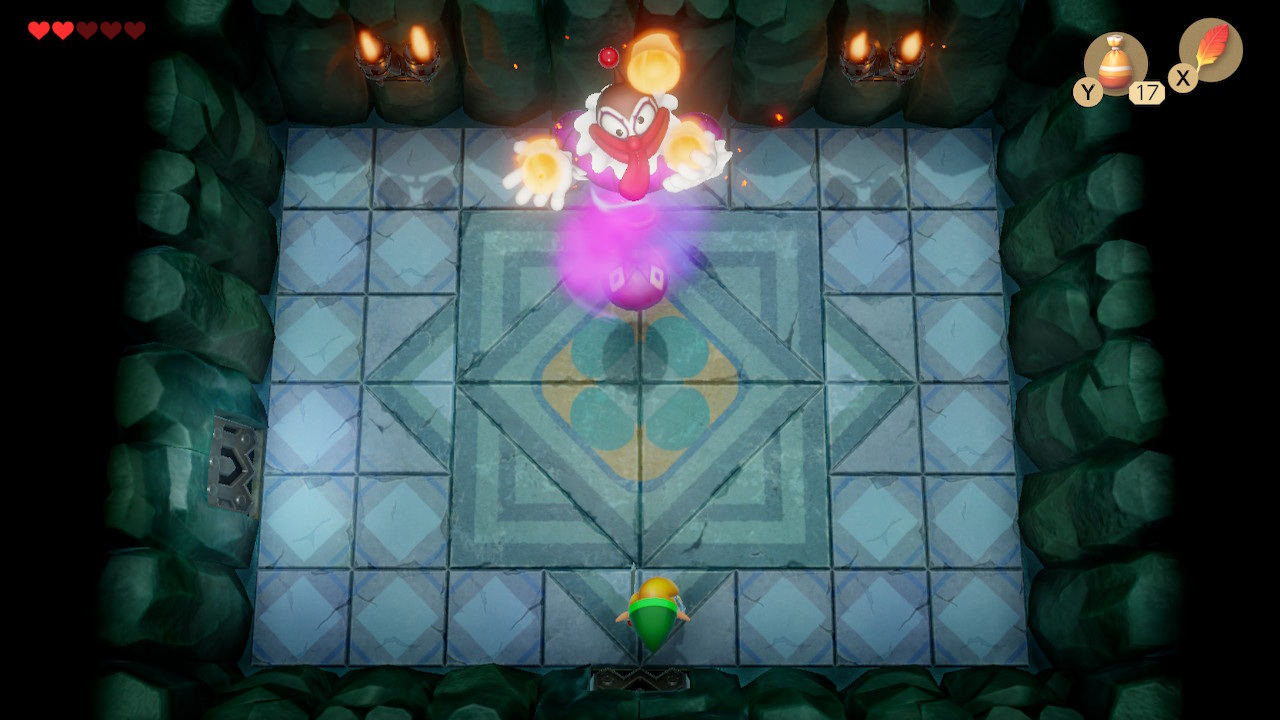Click the first full heart icon

38,29
